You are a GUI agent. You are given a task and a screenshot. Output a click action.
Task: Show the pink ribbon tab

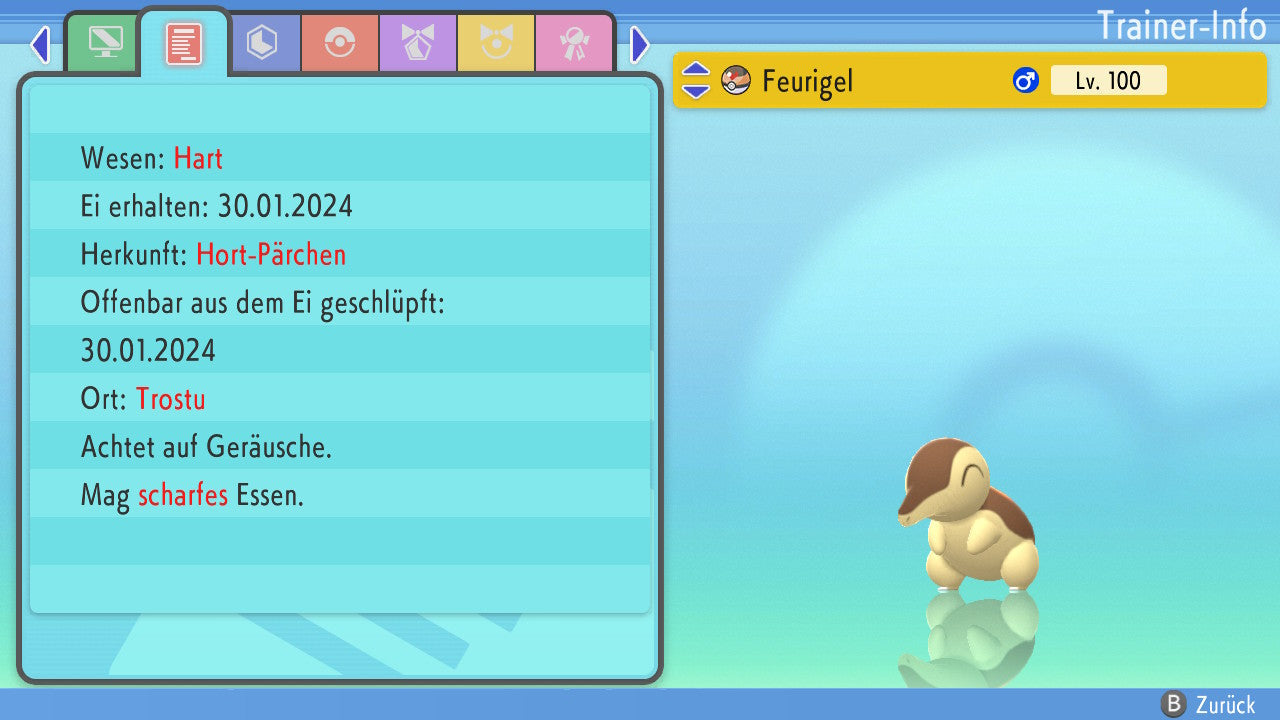click(573, 44)
